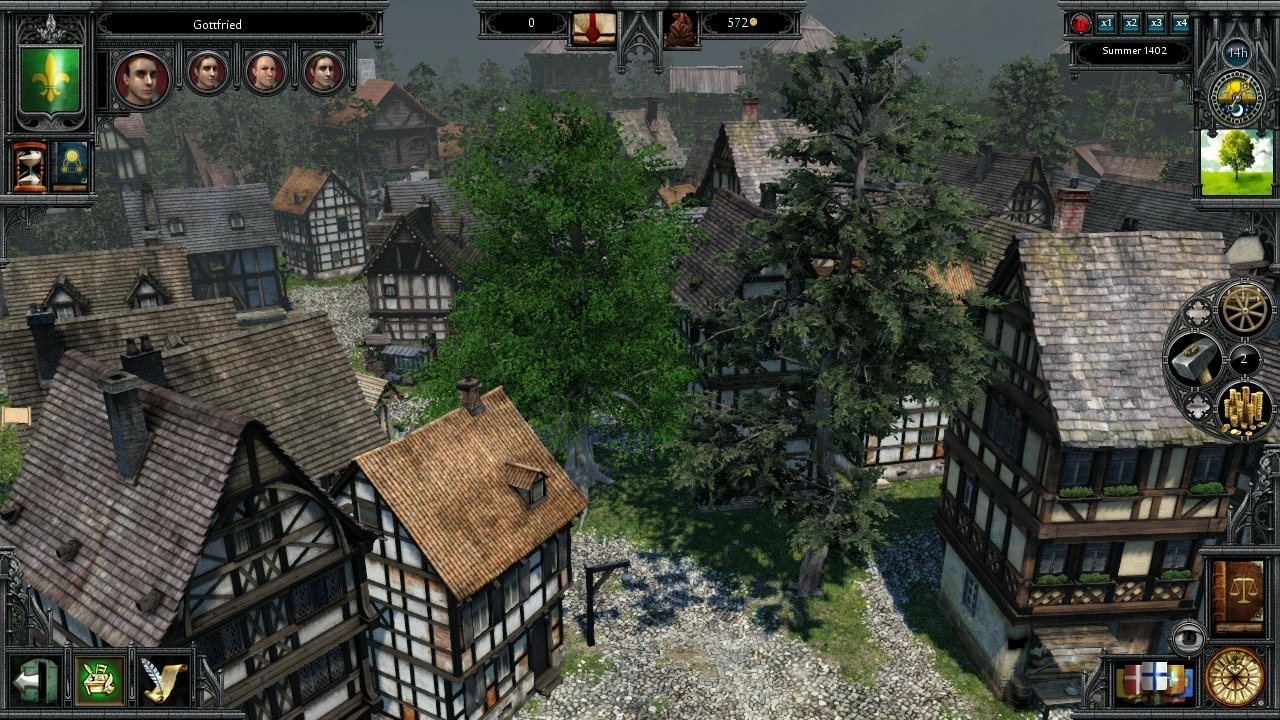Open the law book with scales
The height and width of the screenshot is (720, 1280).
1236,598
